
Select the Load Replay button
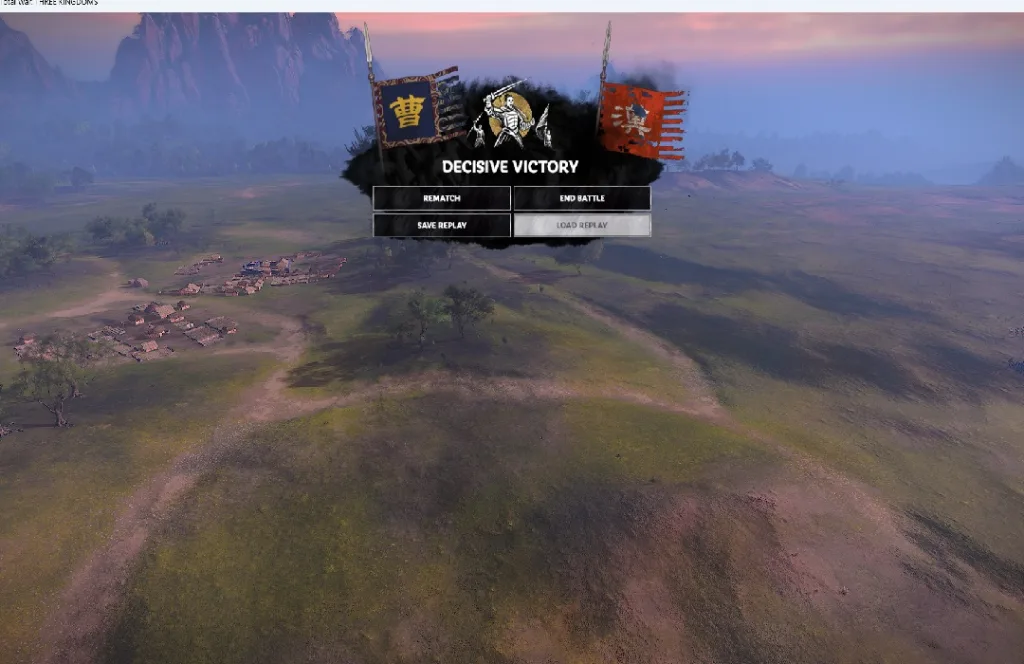[x=582, y=225]
